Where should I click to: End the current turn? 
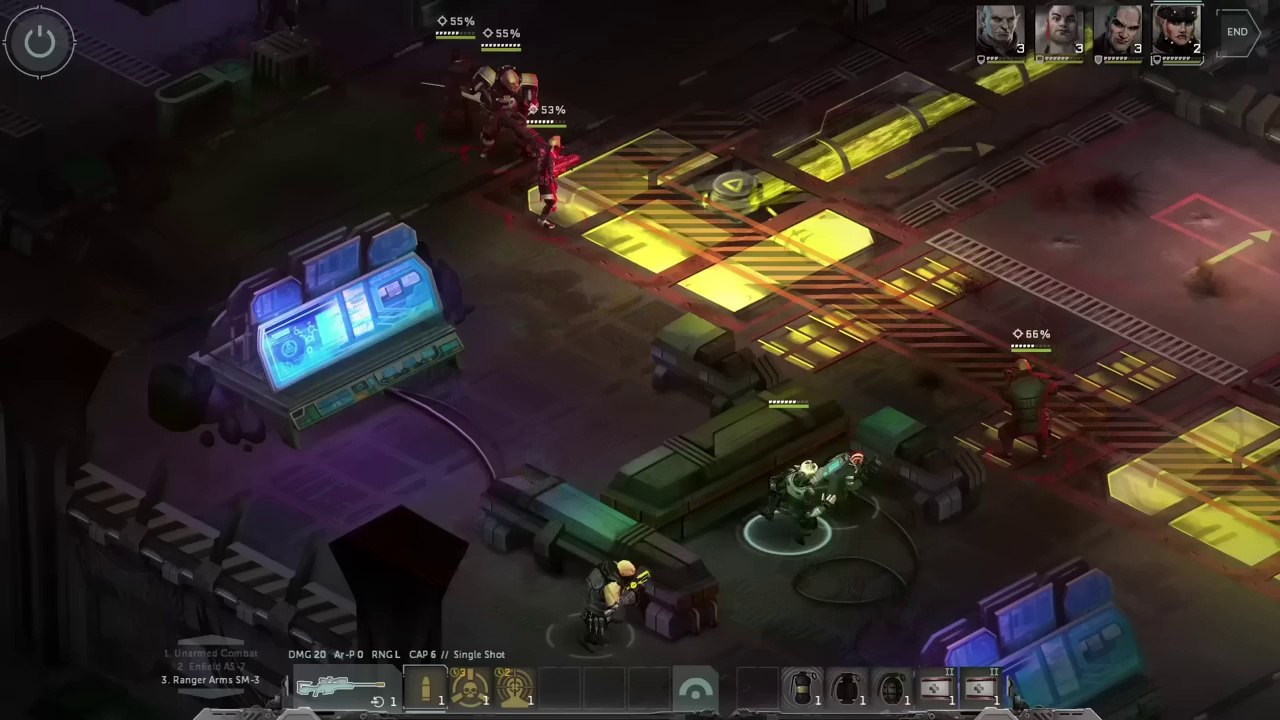tap(1237, 32)
